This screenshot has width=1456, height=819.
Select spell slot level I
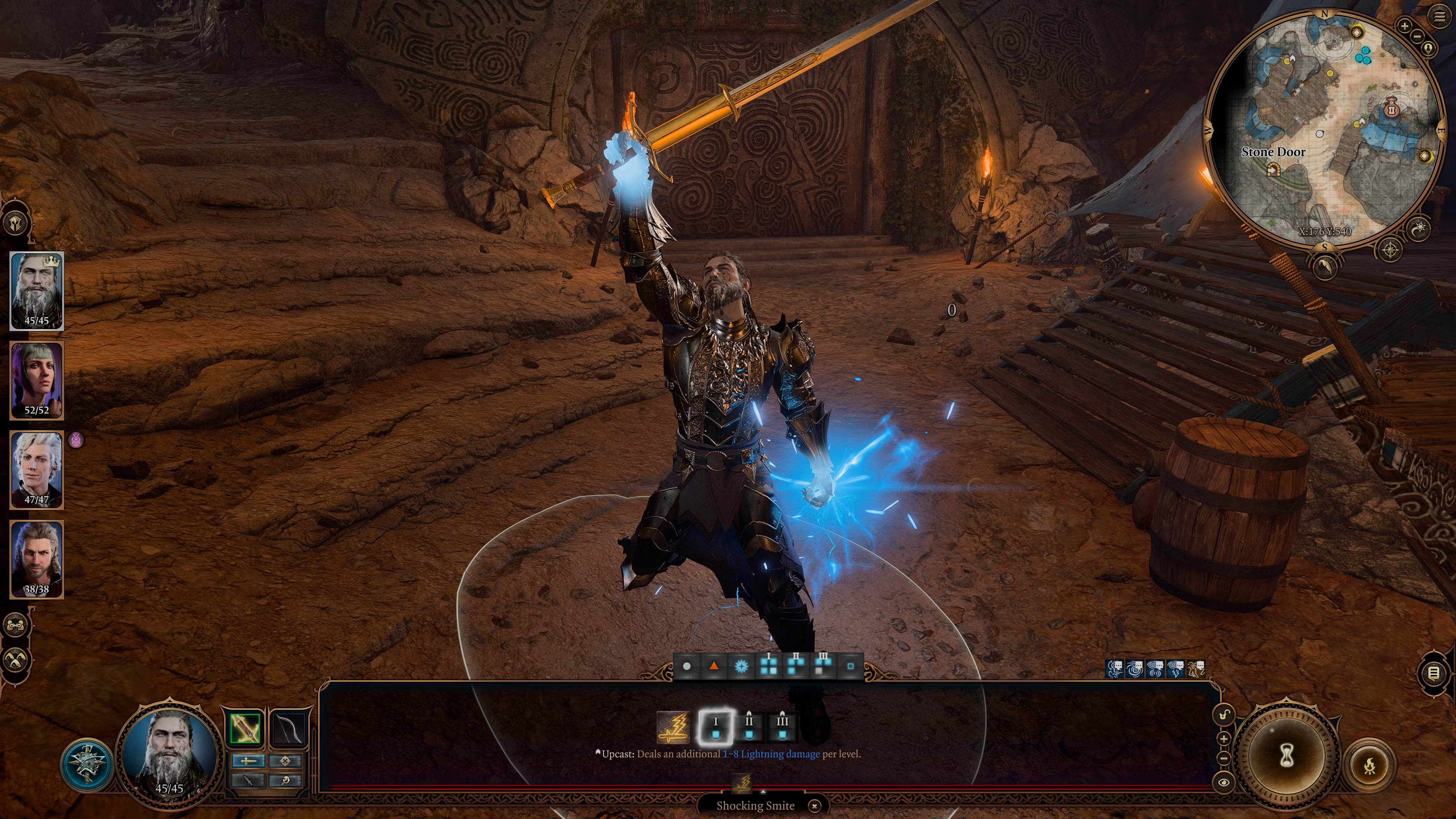[715, 727]
